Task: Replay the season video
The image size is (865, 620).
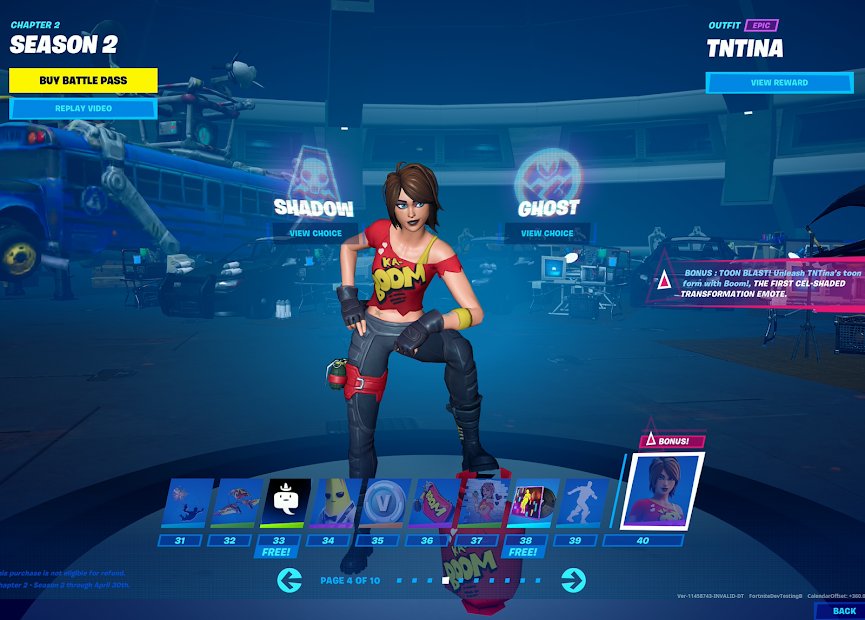Action: pyautogui.click(x=83, y=108)
